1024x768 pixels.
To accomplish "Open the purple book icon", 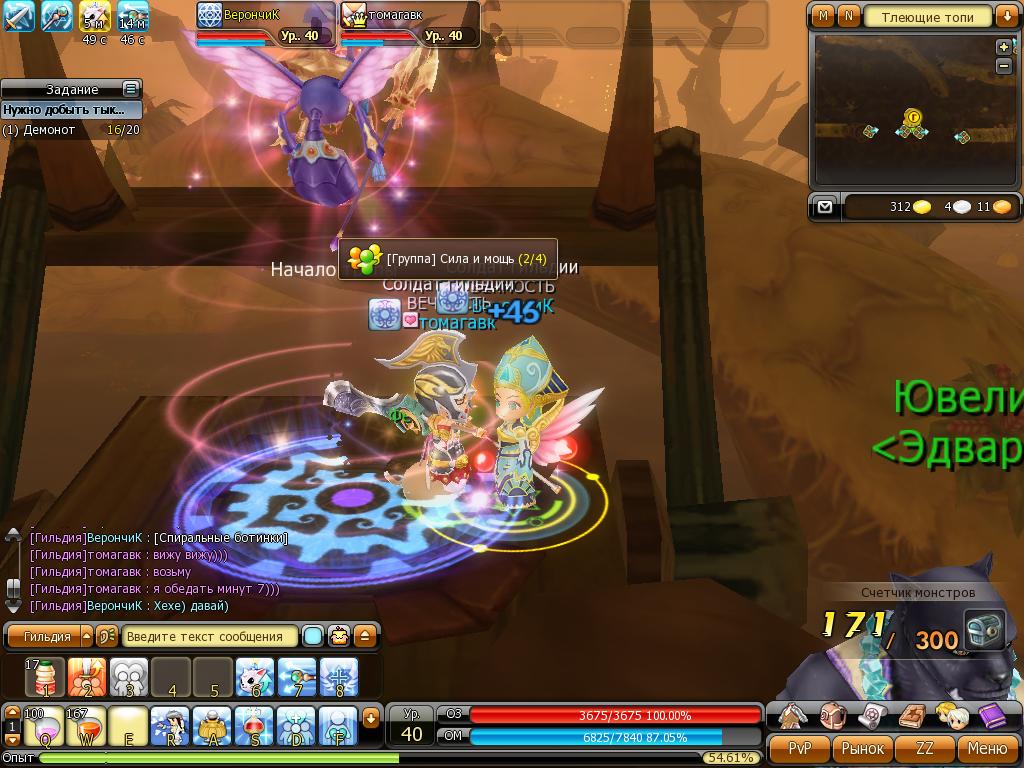I will pos(990,714).
